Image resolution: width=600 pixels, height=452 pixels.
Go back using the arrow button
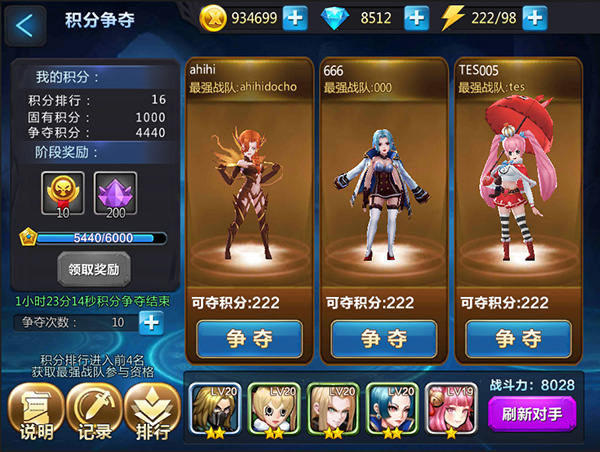25,24
